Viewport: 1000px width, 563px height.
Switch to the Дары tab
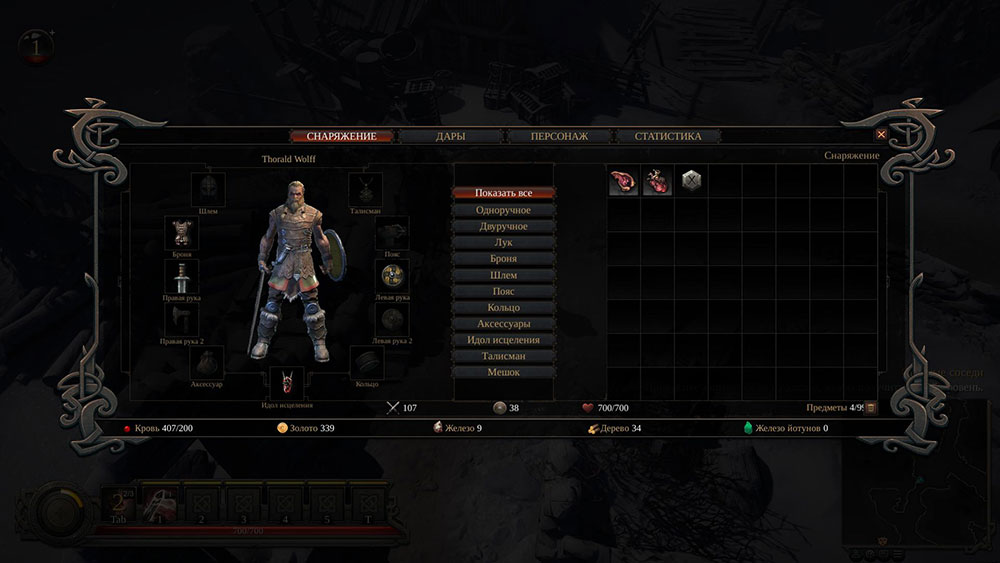(x=451, y=136)
